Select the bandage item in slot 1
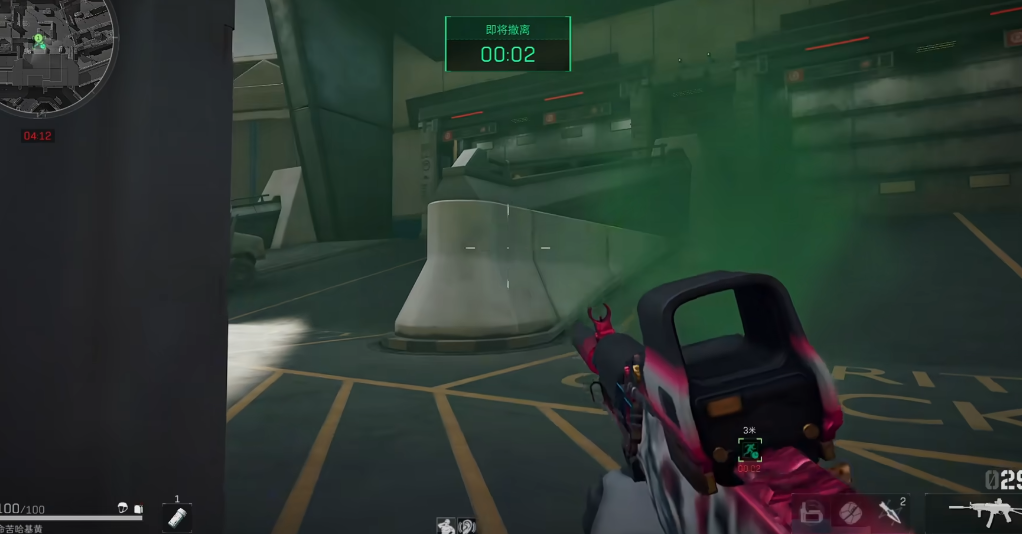This screenshot has width=1022, height=534. [x=177, y=517]
